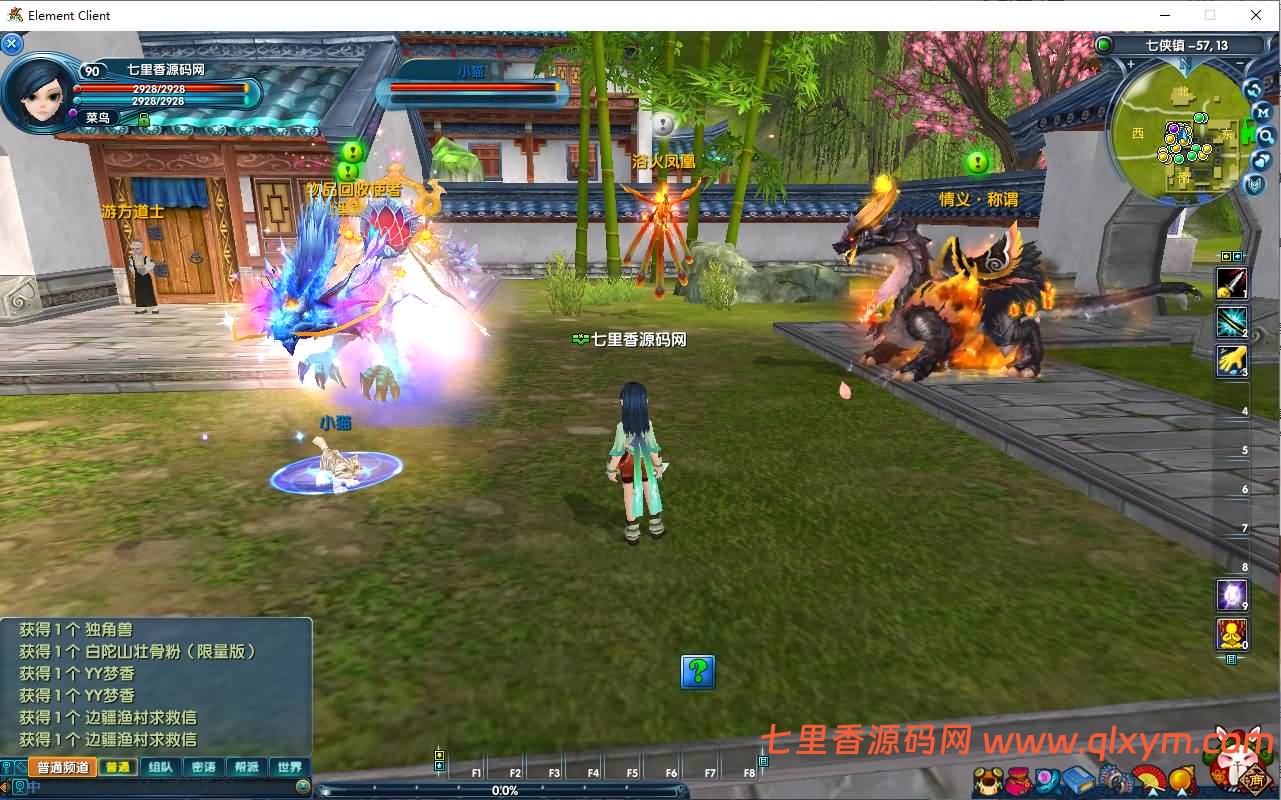Screen dimensions: 1281x800
Task: Click the magnifier search icon under the minimap
Action: pyautogui.click(x=1266, y=138)
